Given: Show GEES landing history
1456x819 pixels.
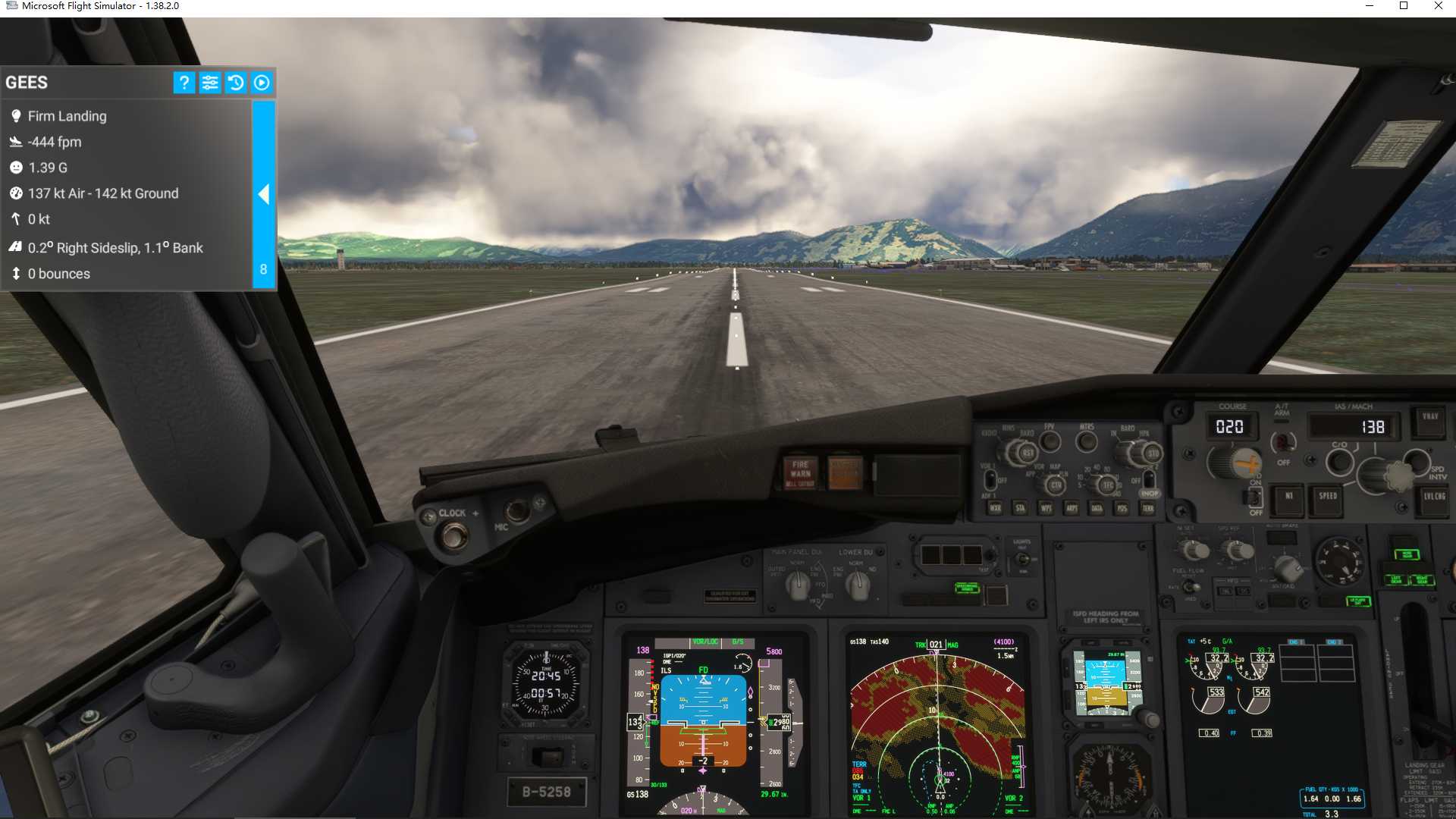Looking at the screenshot, I should 236,83.
